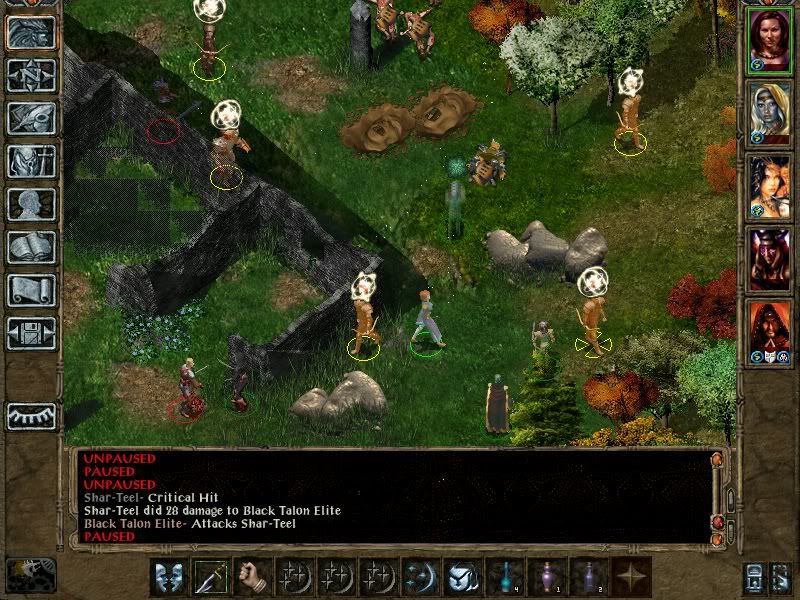Open the inventory screen with the armor button
The image size is (800, 600).
[31, 161]
